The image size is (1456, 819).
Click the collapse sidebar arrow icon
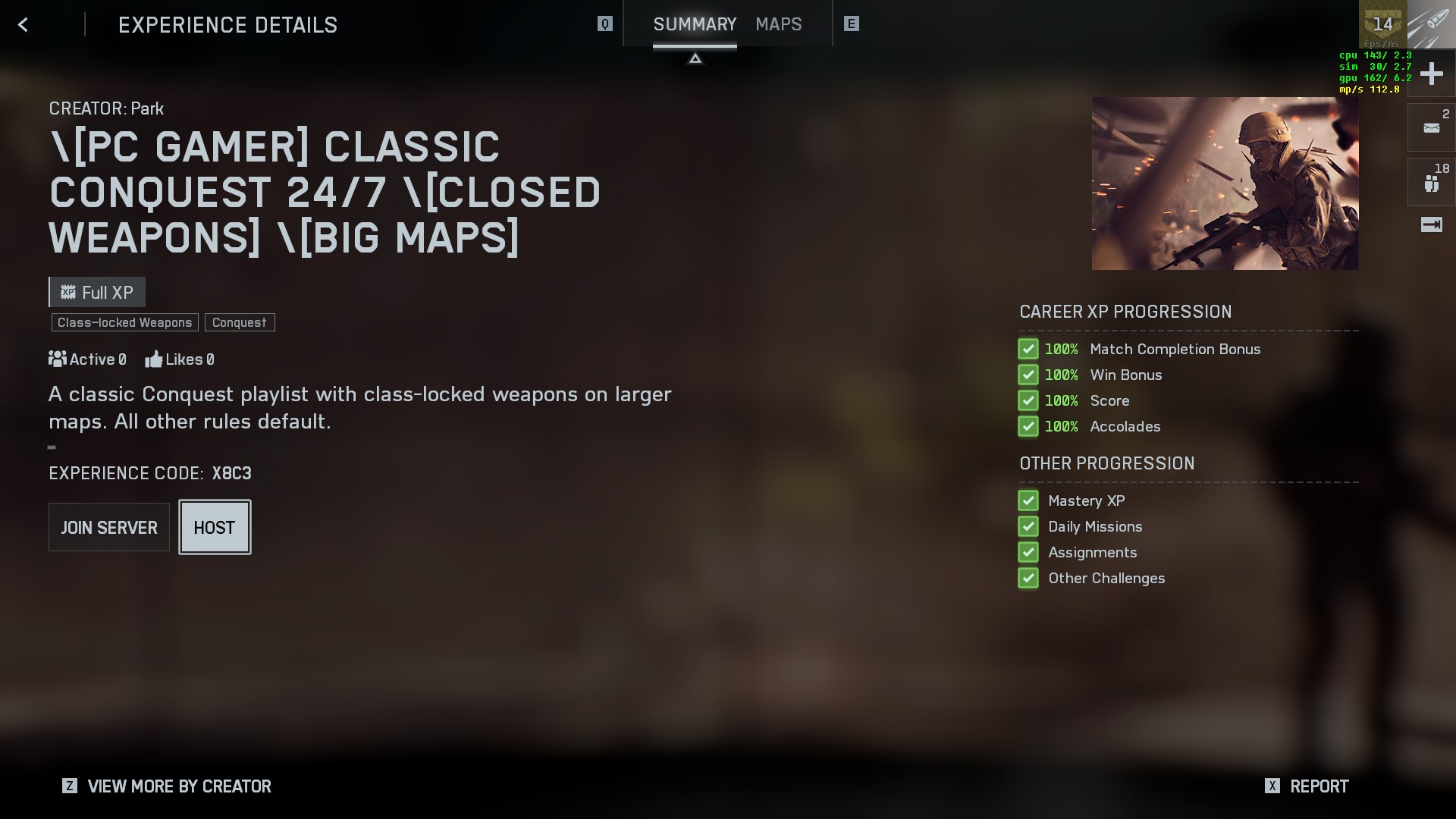point(1430,224)
